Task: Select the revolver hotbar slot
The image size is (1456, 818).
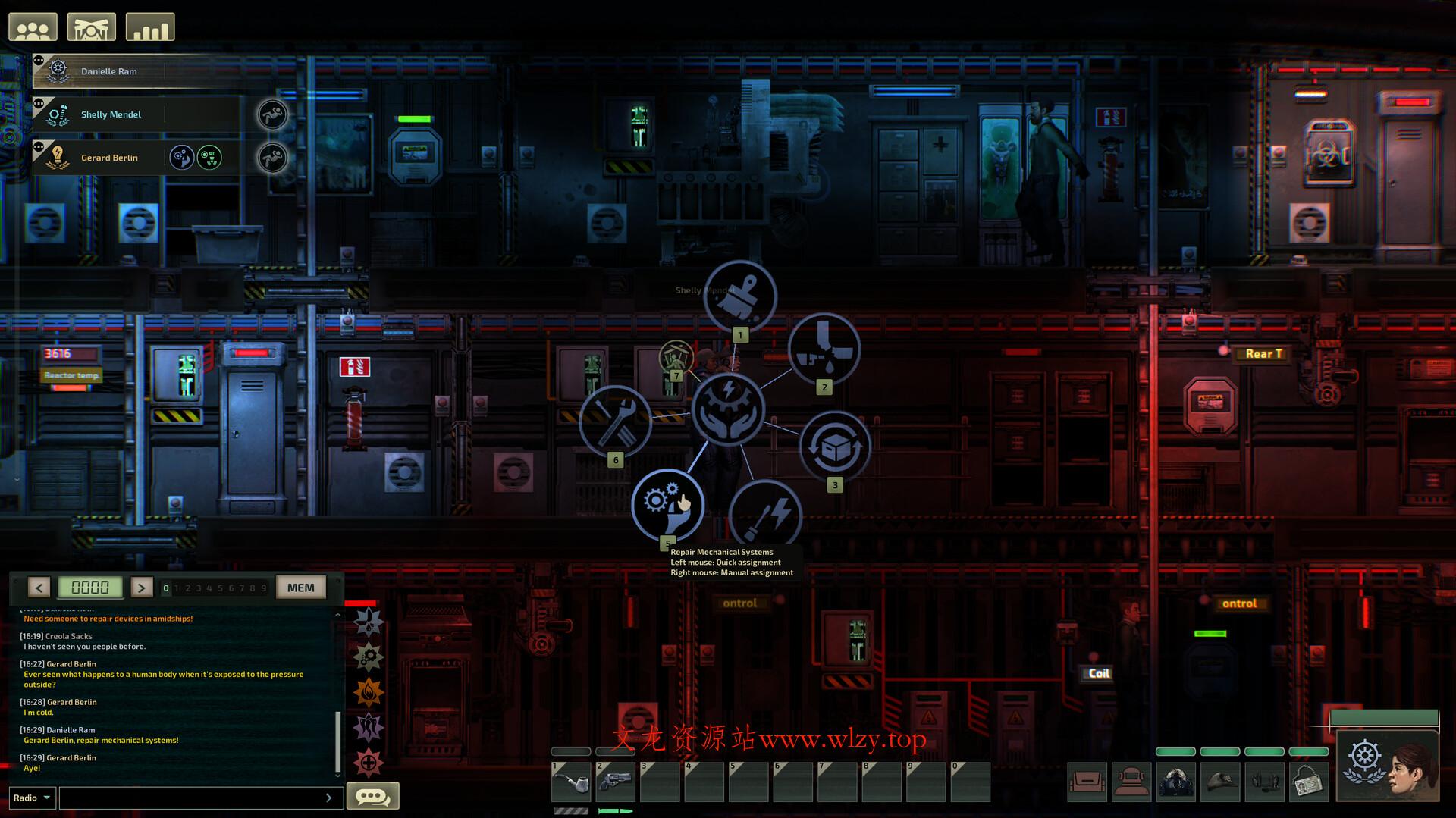Action: tap(615, 782)
